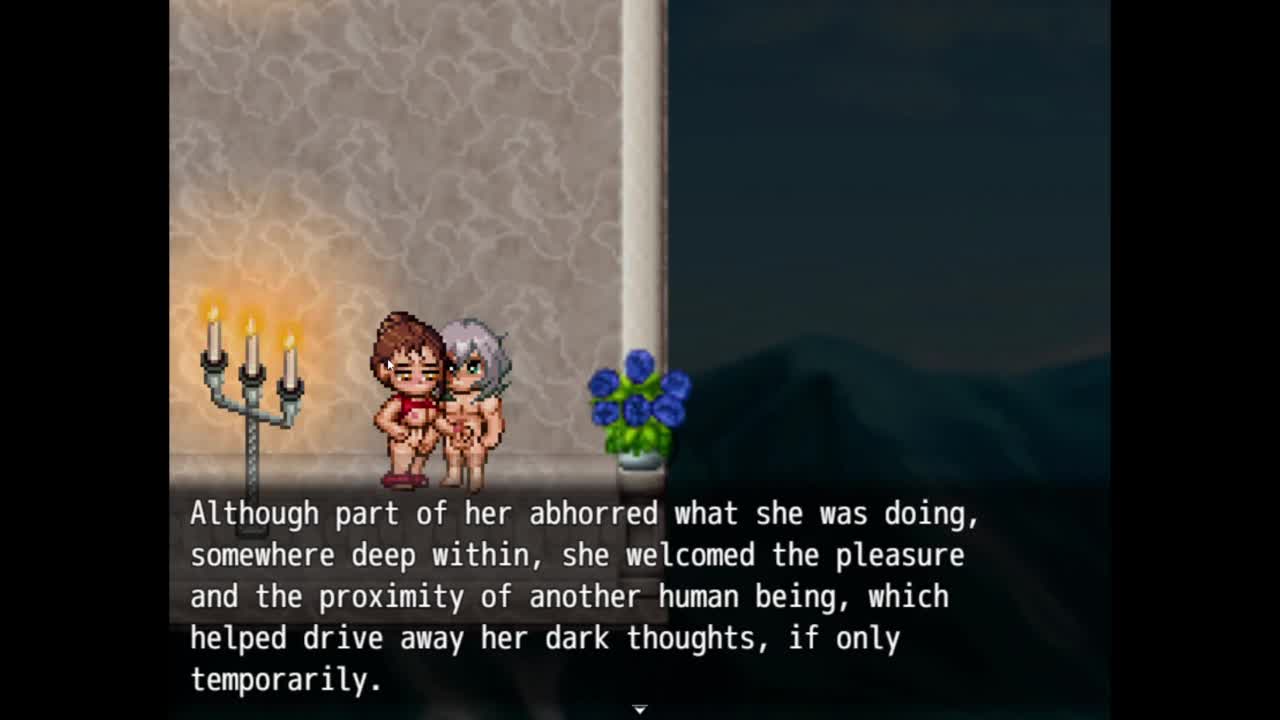Click the dialogue continue arrow indicator
1280x720 pixels.
(640, 709)
